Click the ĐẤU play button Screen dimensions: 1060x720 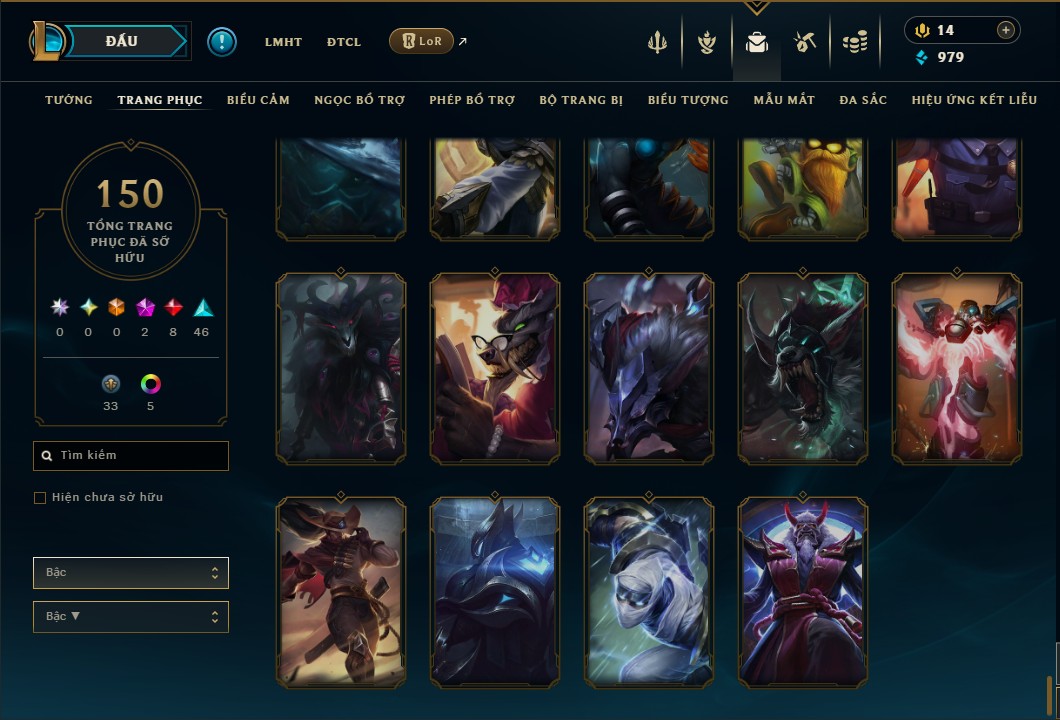coord(122,41)
